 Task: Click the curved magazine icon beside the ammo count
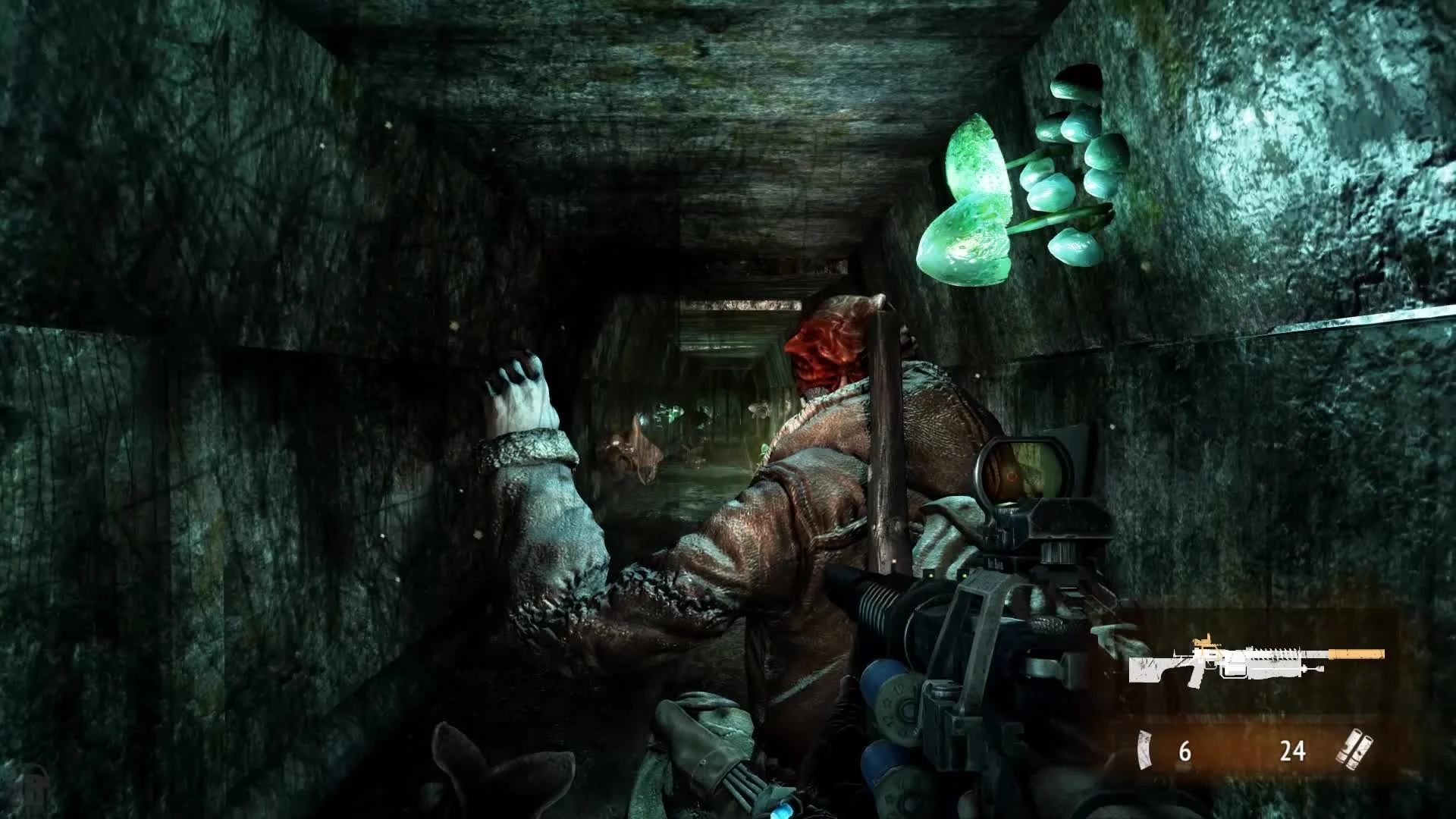pos(1145,751)
